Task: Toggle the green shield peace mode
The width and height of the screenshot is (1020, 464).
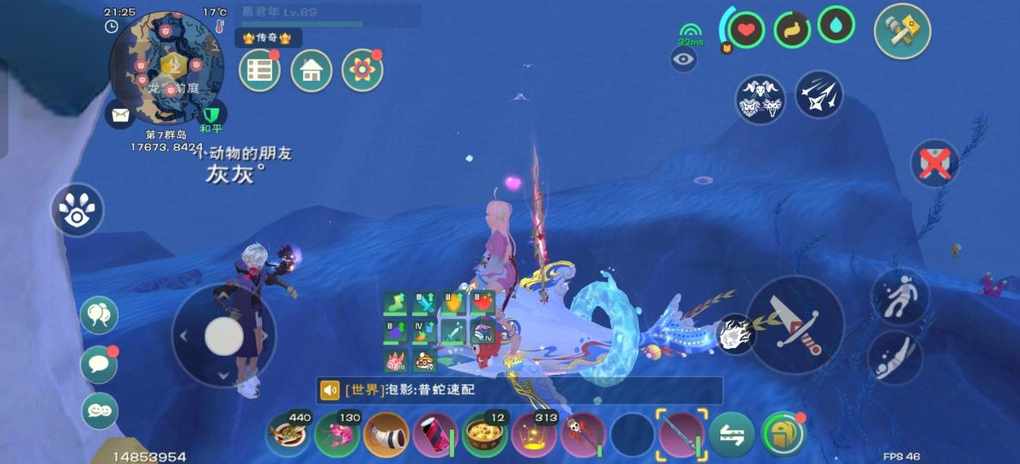Action: (x=212, y=114)
